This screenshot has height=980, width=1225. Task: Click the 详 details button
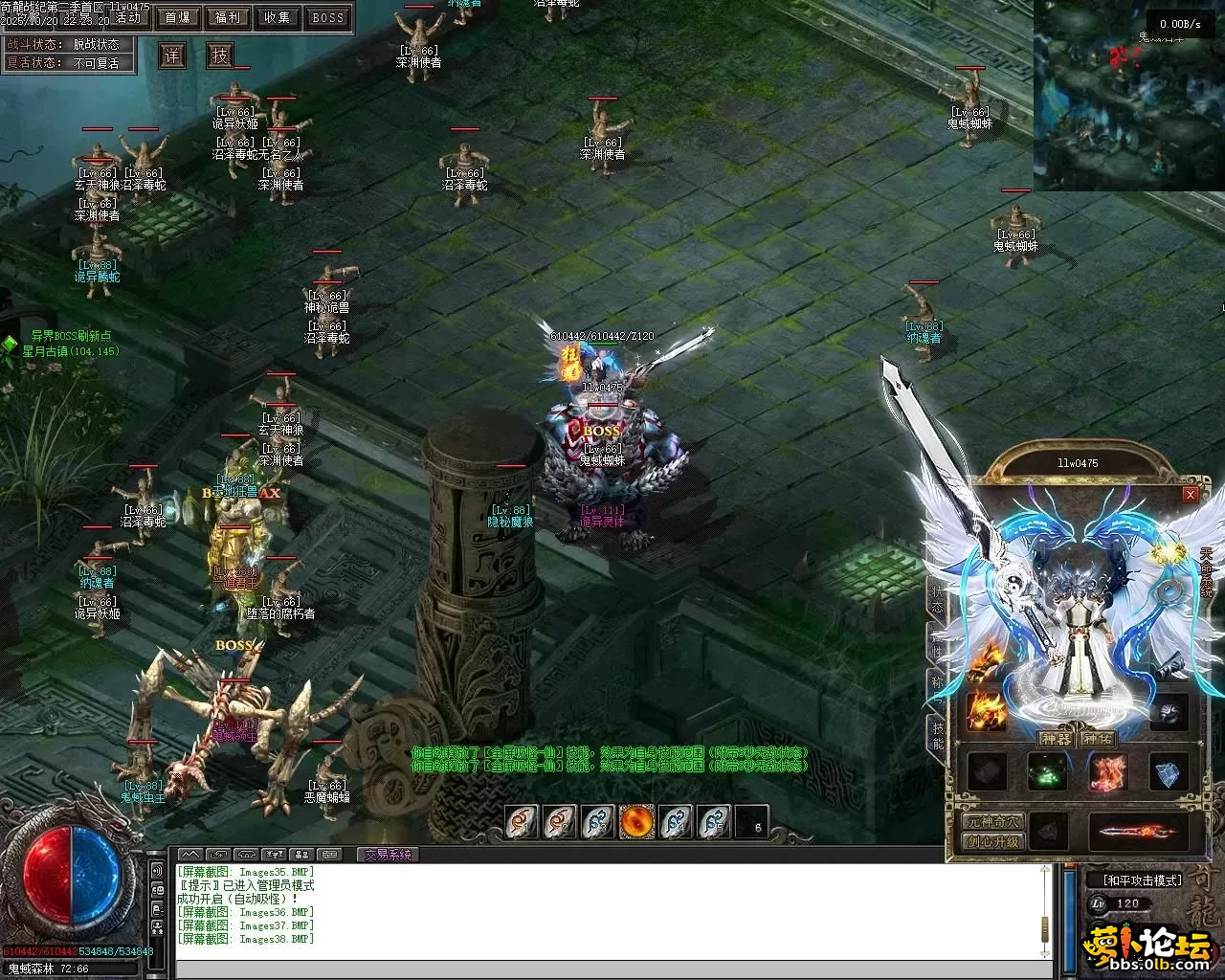point(172,56)
